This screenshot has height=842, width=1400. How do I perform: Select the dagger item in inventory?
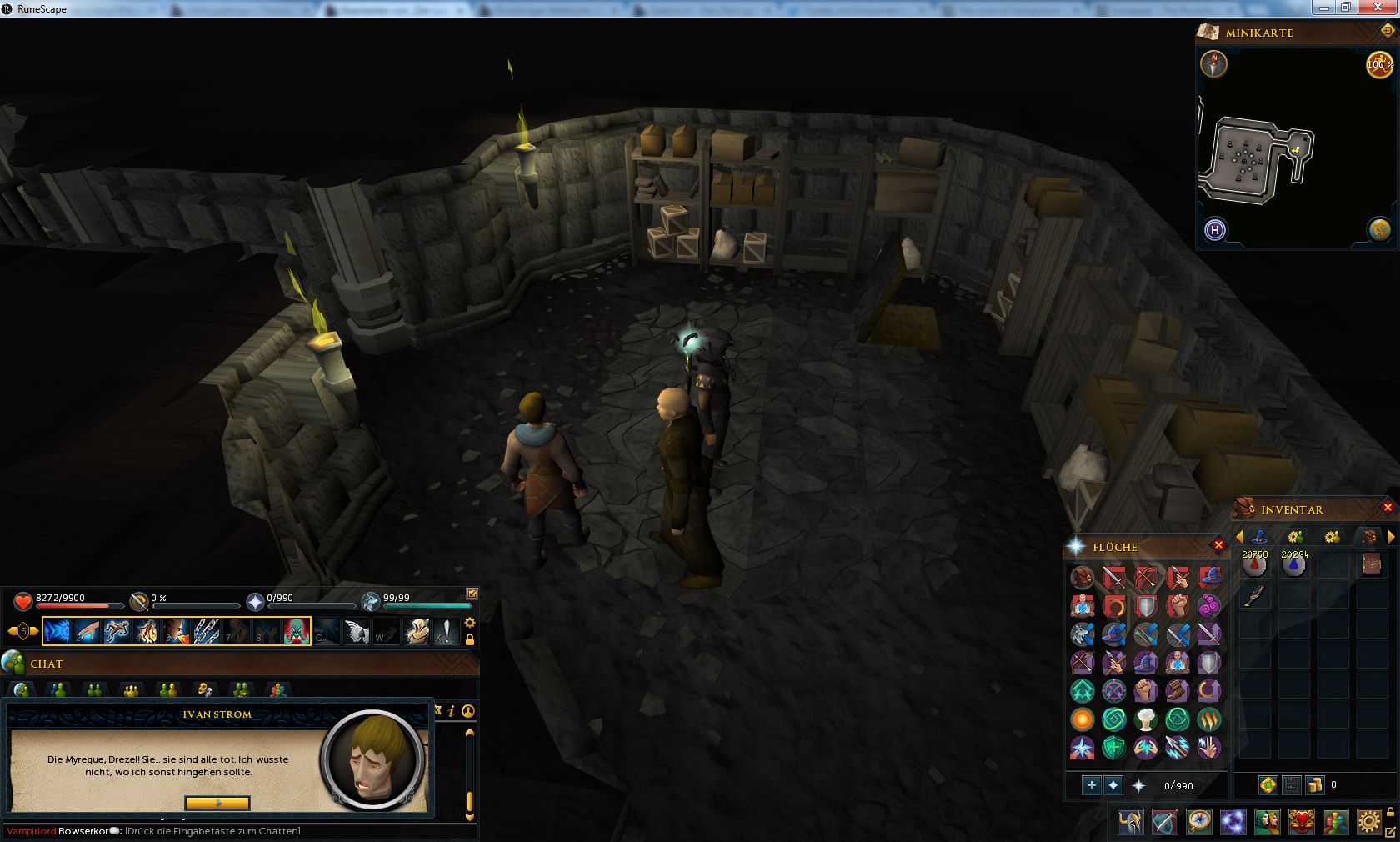1254,595
